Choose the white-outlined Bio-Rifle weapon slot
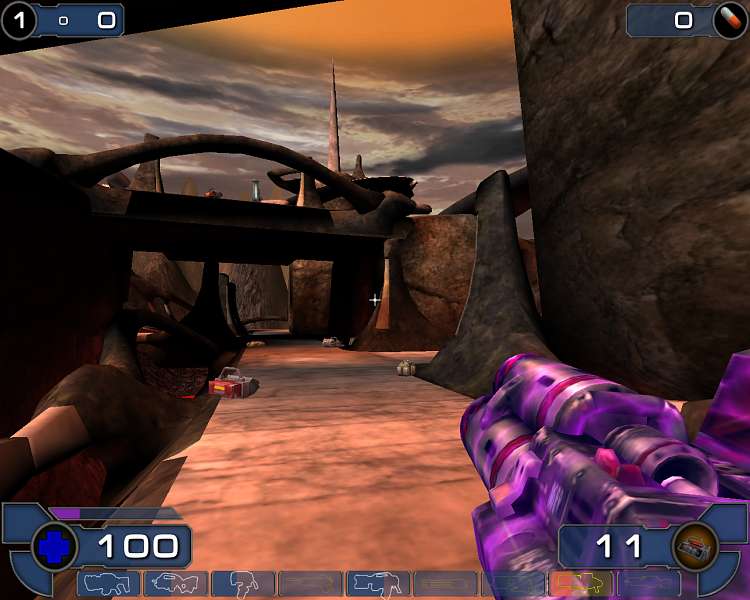Image resolution: width=750 pixels, height=600 pixels. tap(243, 583)
